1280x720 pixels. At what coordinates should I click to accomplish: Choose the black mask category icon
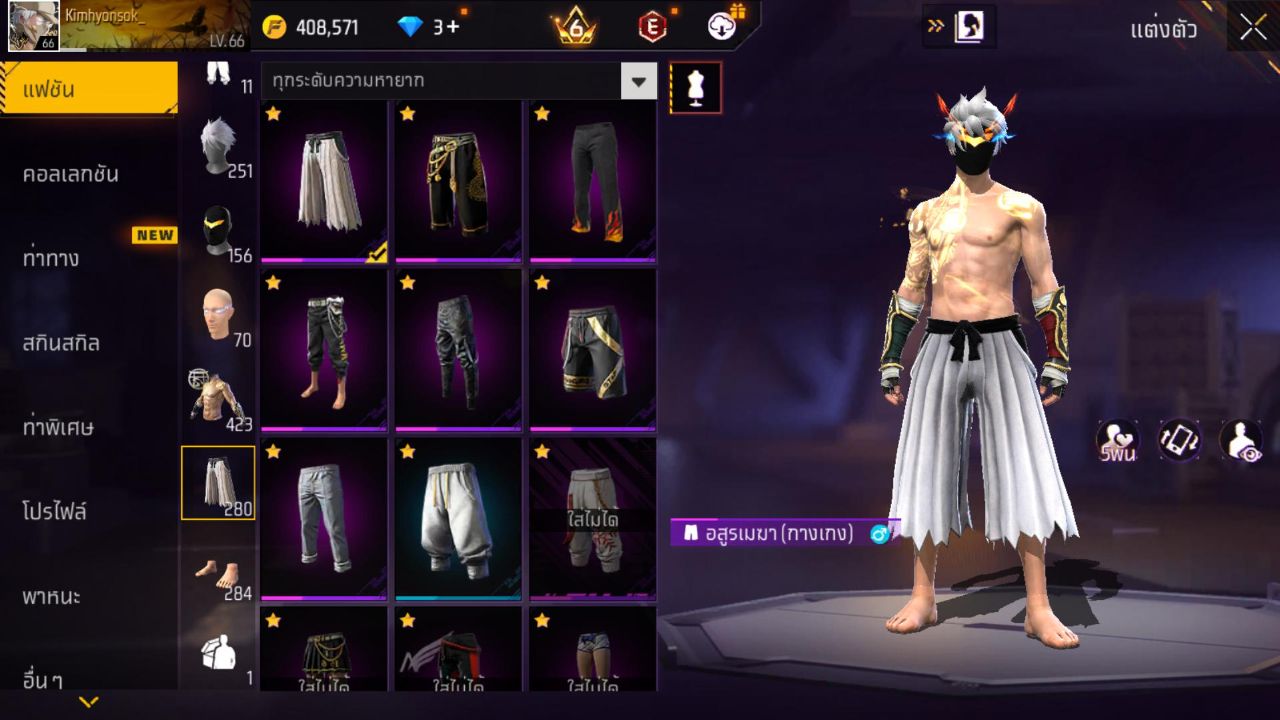coord(218,232)
